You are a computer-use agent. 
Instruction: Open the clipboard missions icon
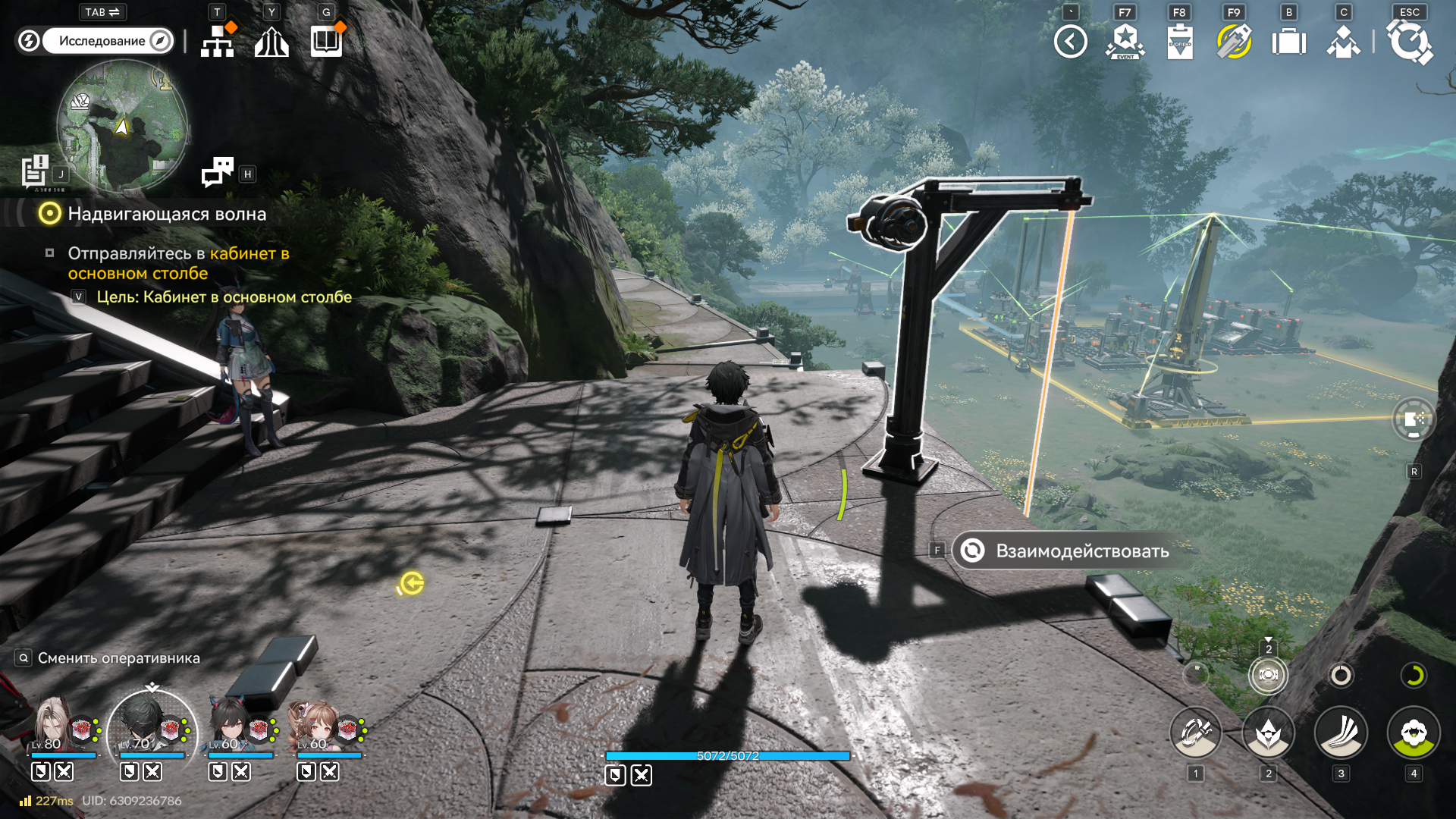click(1179, 42)
